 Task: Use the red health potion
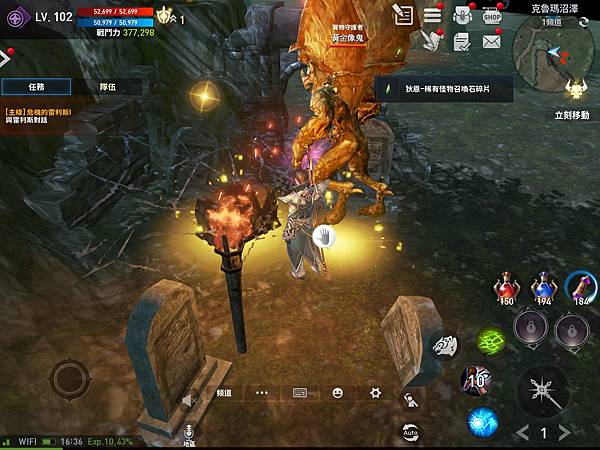click(x=507, y=289)
